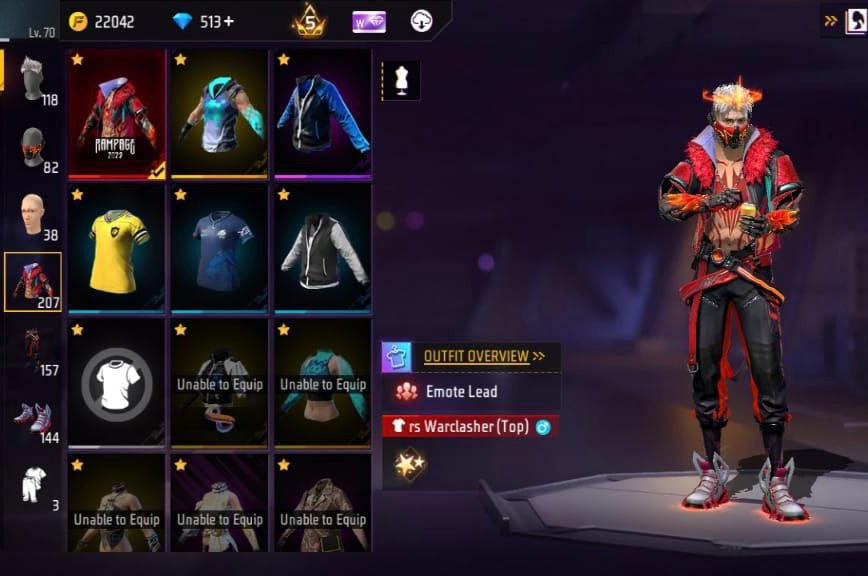Click the gold sparkle stars icon
The height and width of the screenshot is (576, 868).
click(409, 463)
